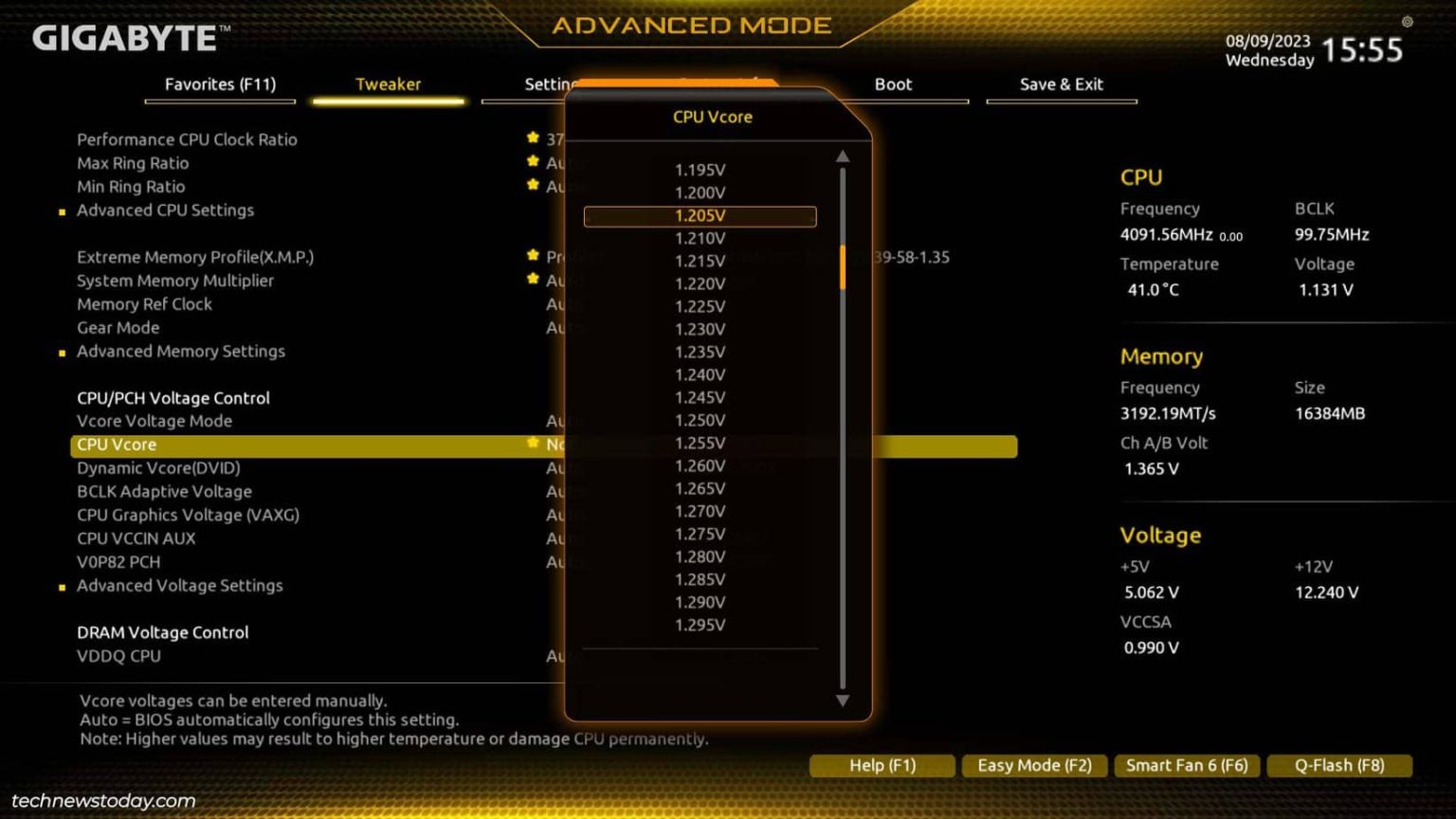Viewport: 1456px width, 819px height.
Task: Expand the Advanced CPU Settings entry
Action: tap(166, 209)
